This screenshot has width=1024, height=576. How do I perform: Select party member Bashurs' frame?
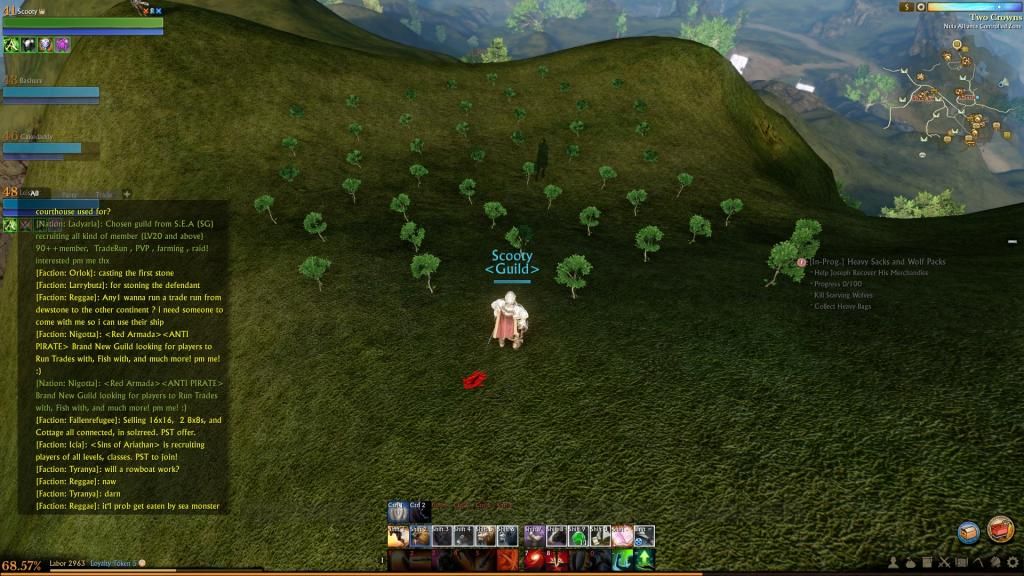(x=50, y=92)
